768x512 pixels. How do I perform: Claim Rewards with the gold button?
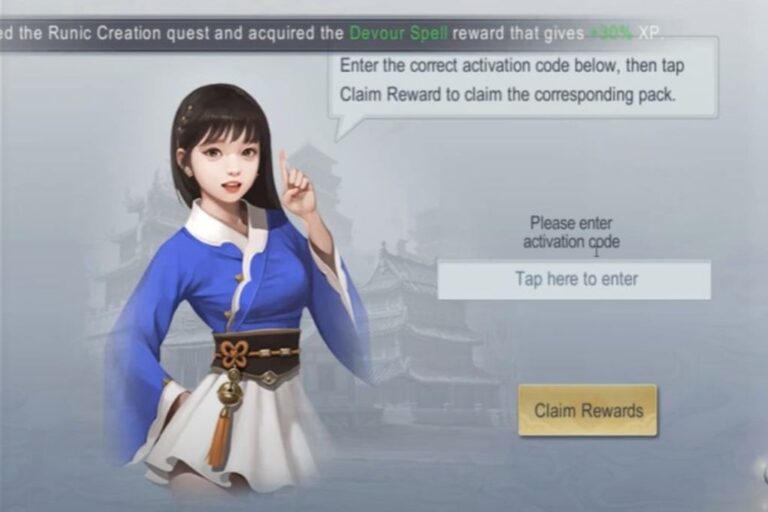(x=588, y=410)
